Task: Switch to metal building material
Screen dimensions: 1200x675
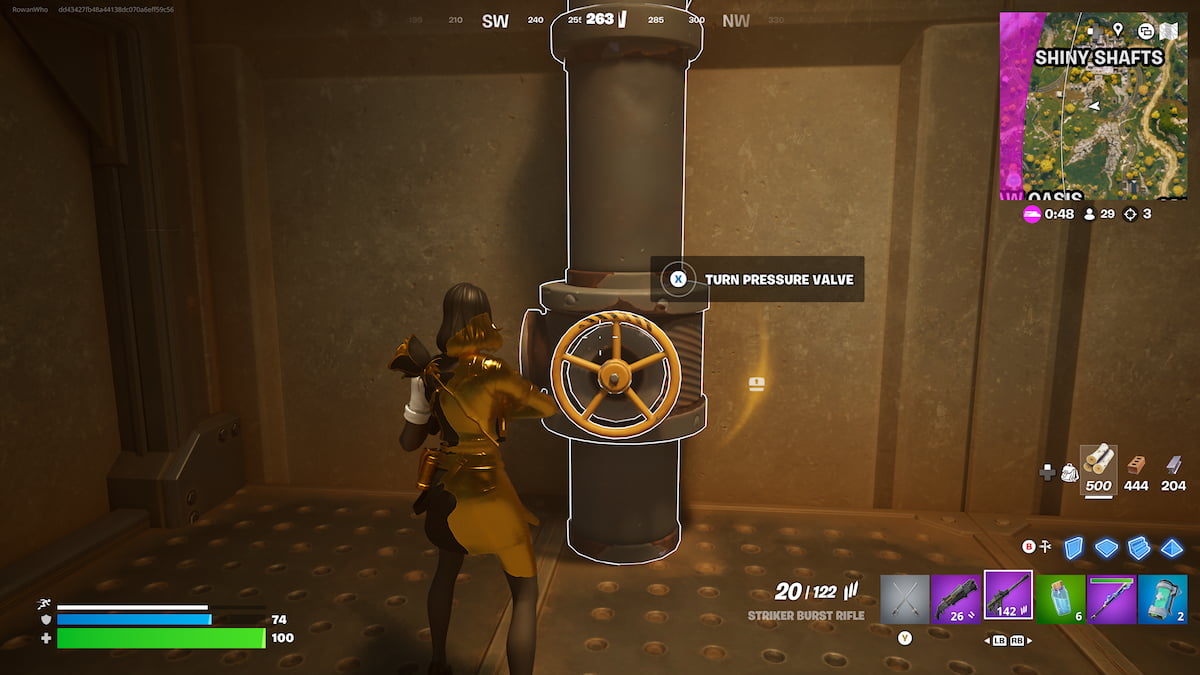Action: [x=1174, y=466]
